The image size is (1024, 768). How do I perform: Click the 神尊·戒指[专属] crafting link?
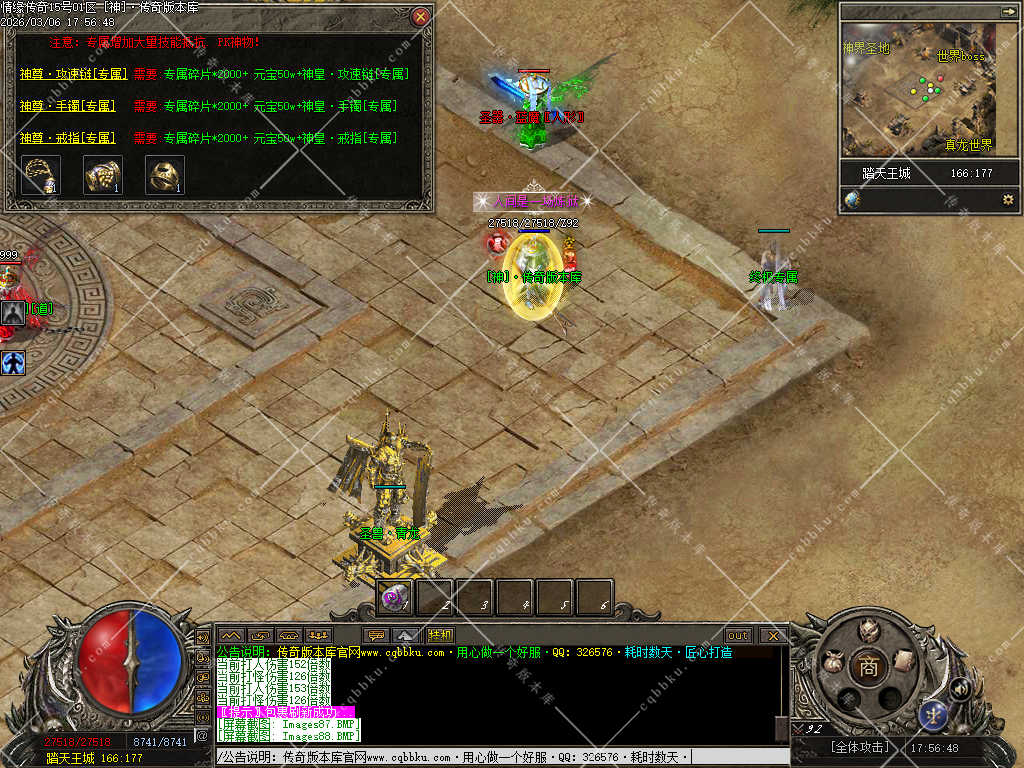pyautogui.click(x=68, y=138)
